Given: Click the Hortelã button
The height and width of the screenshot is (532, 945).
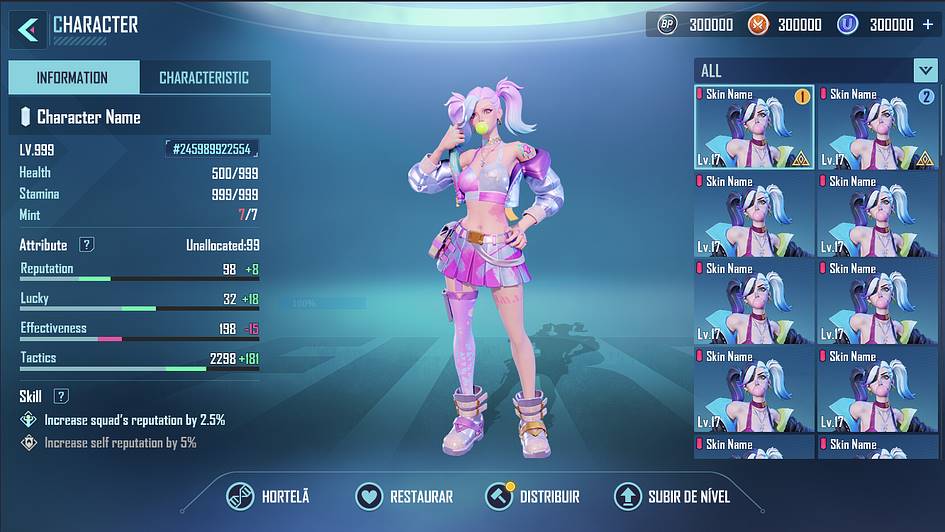Looking at the screenshot, I should click(x=268, y=496).
